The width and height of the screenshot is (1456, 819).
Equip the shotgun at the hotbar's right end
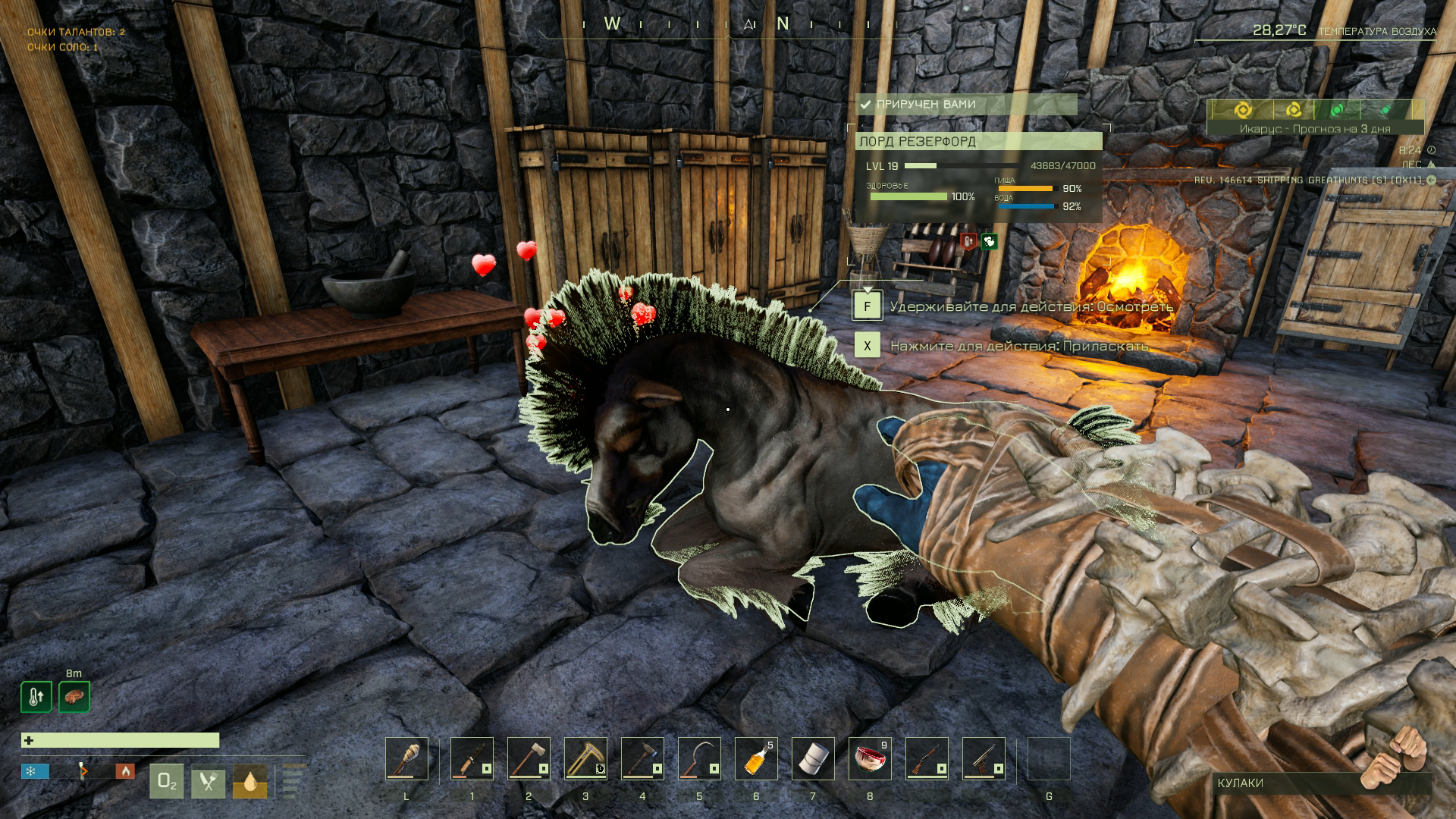[984, 758]
